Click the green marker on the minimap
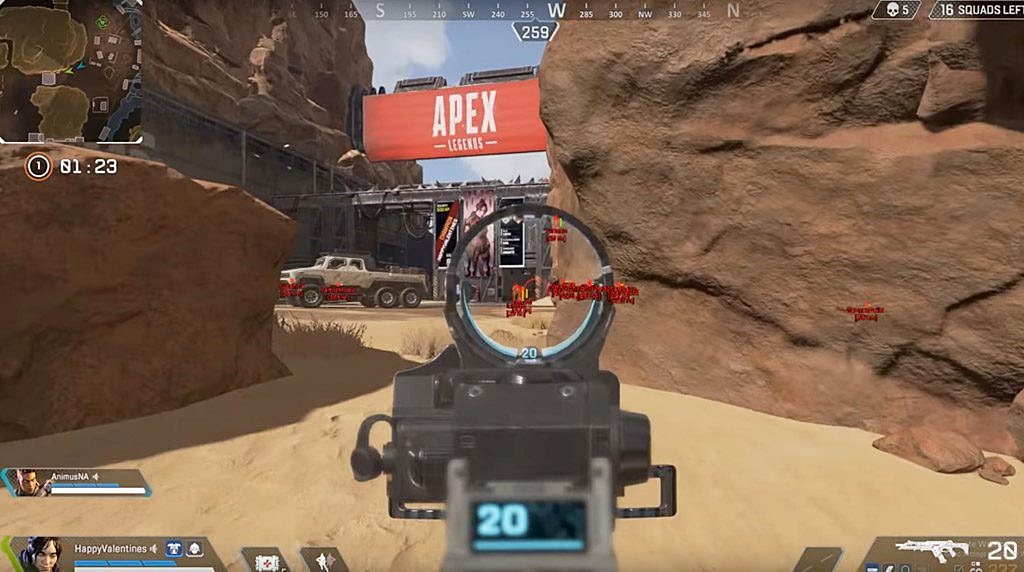Screen dimensions: 1024x572 coord(101,21)
